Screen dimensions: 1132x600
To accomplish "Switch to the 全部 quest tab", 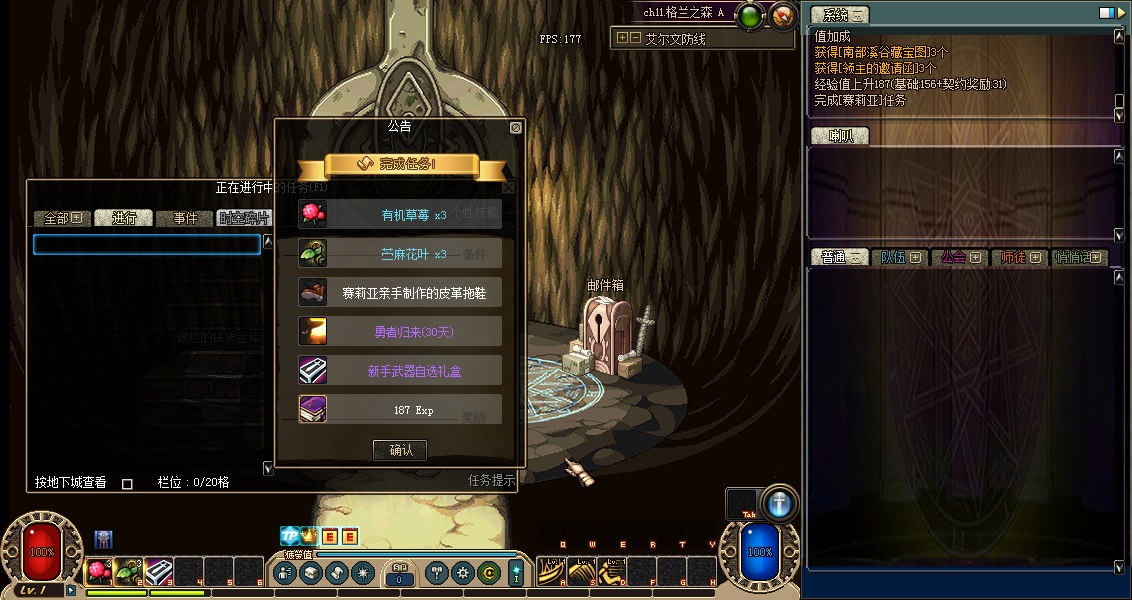I will [x=62, y=218].
